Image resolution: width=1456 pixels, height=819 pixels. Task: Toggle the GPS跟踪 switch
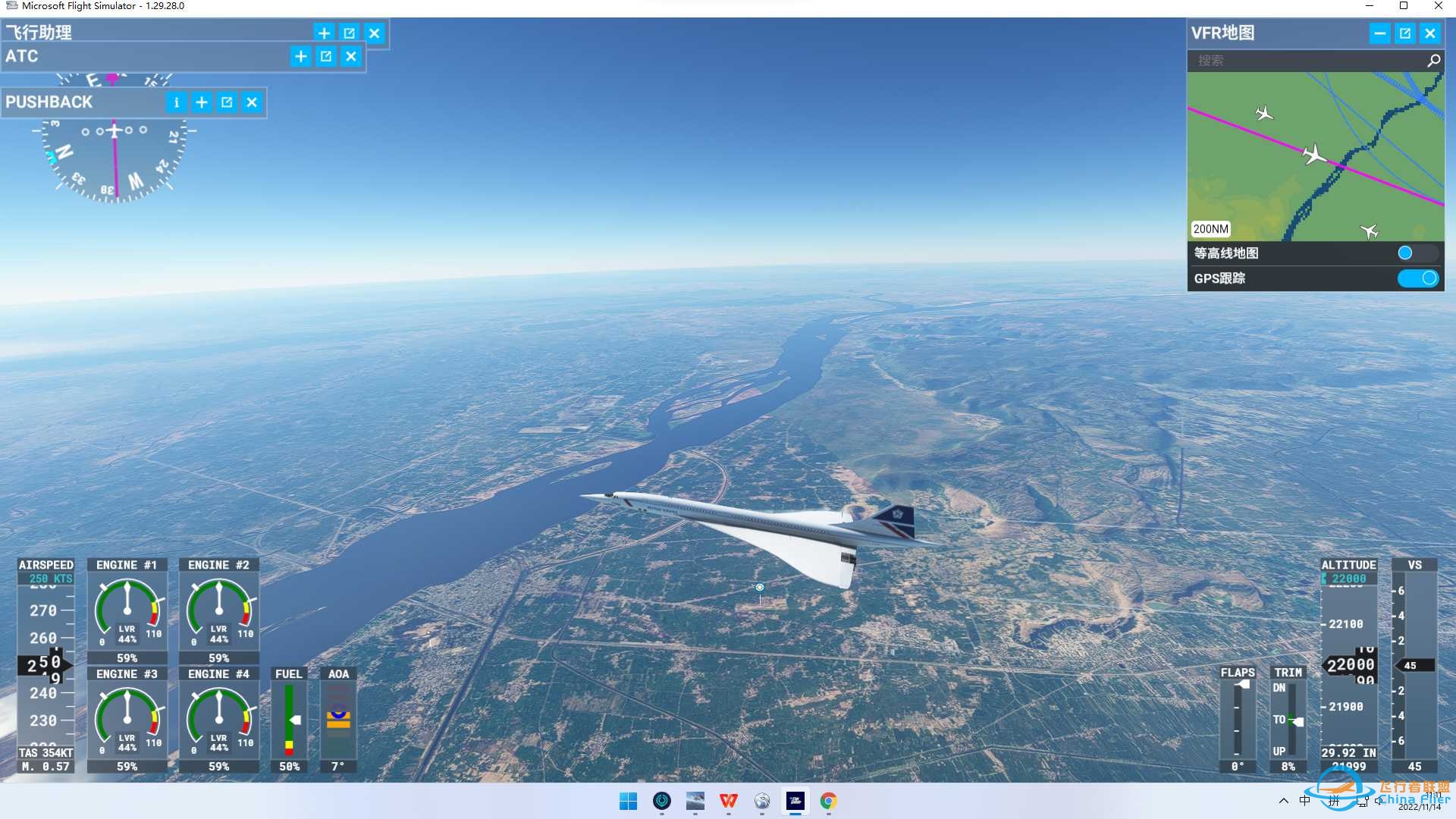[x=1417, y=278]
